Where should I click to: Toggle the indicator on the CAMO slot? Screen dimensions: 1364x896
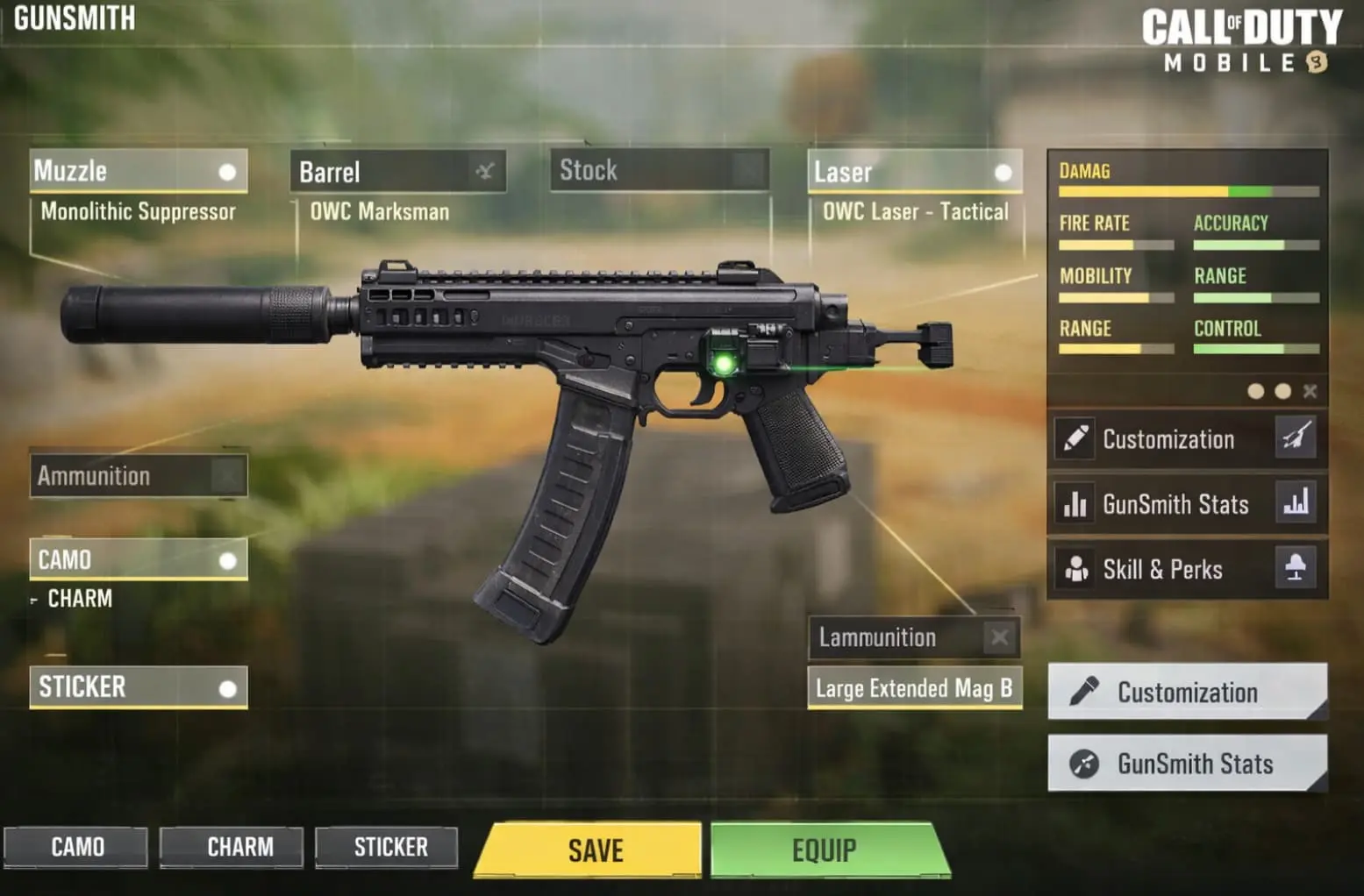(x=230, y=558)
